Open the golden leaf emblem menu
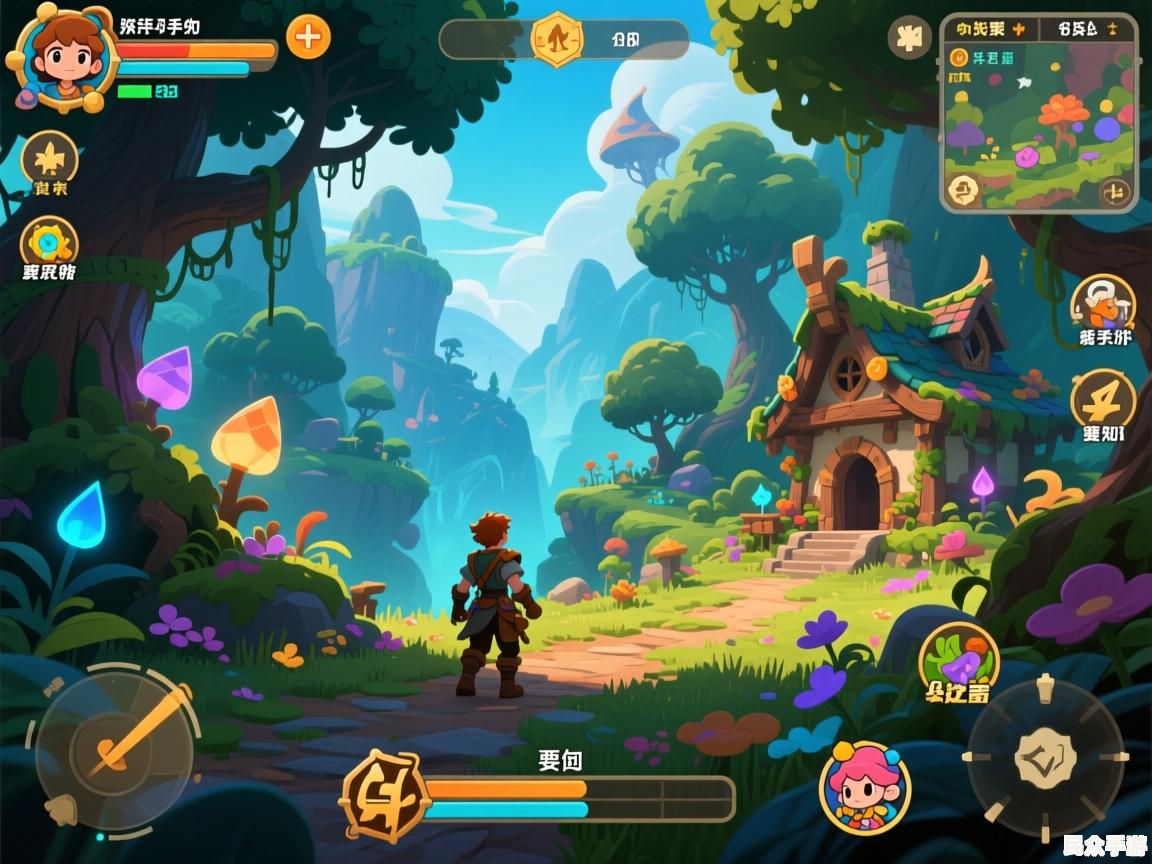Screen dimensions: 1152x864 [49, 158]
